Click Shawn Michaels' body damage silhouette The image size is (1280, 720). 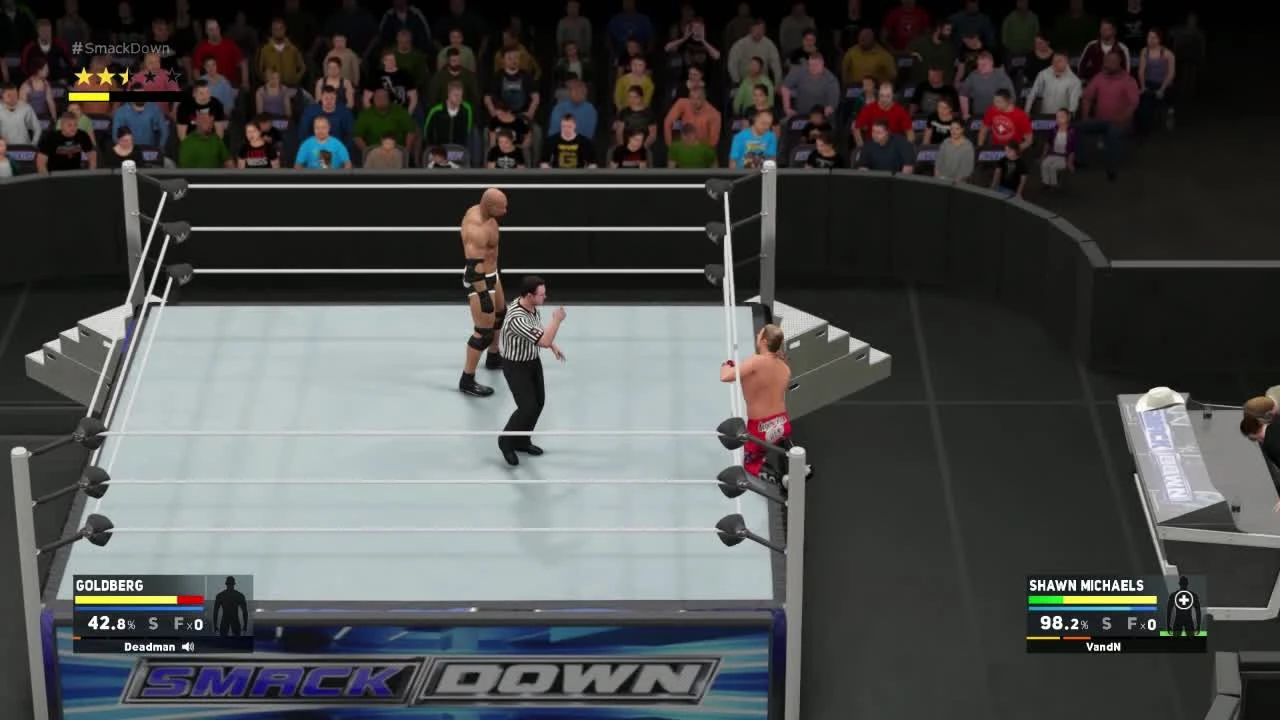tap(1183, 615)
